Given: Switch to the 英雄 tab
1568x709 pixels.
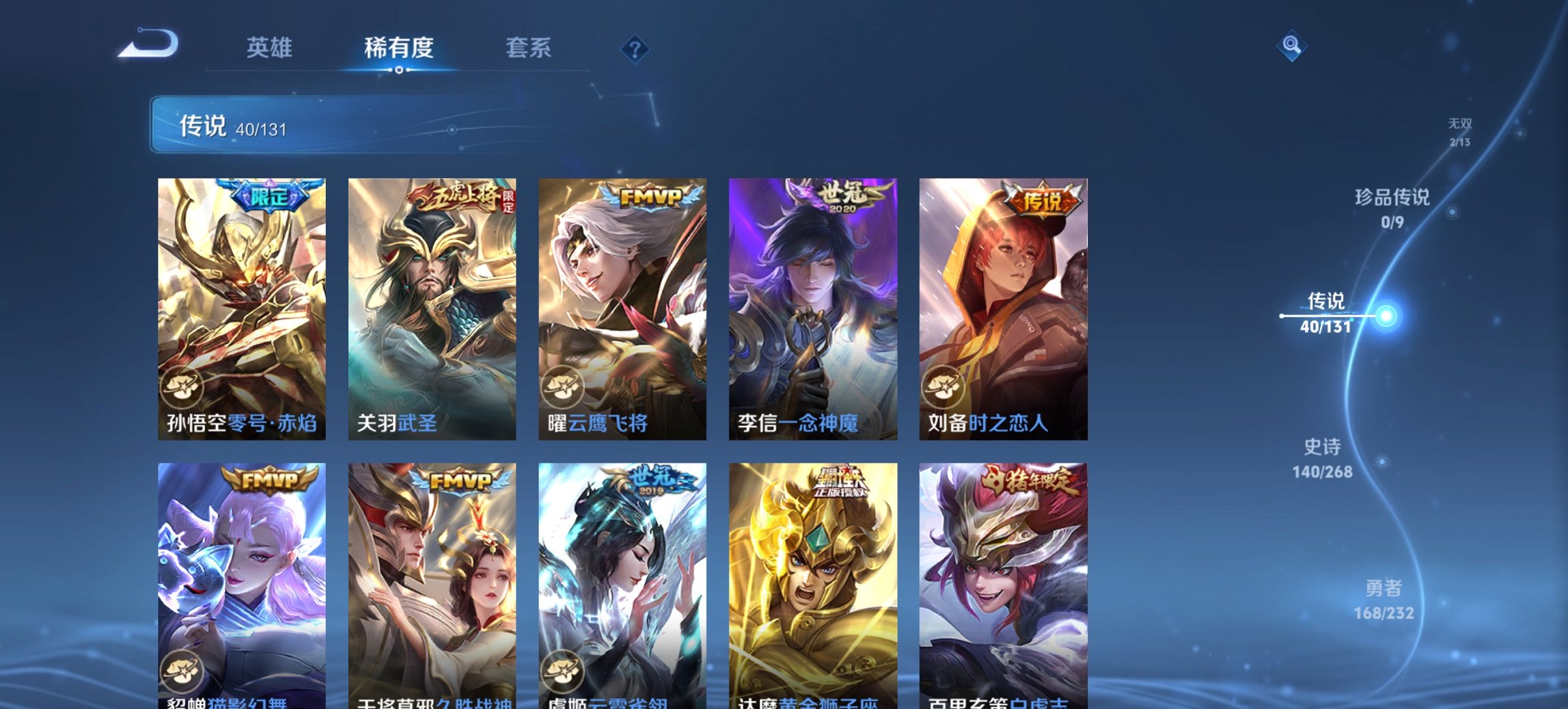Looking at the screenshot, I should (x=271, y=48).
